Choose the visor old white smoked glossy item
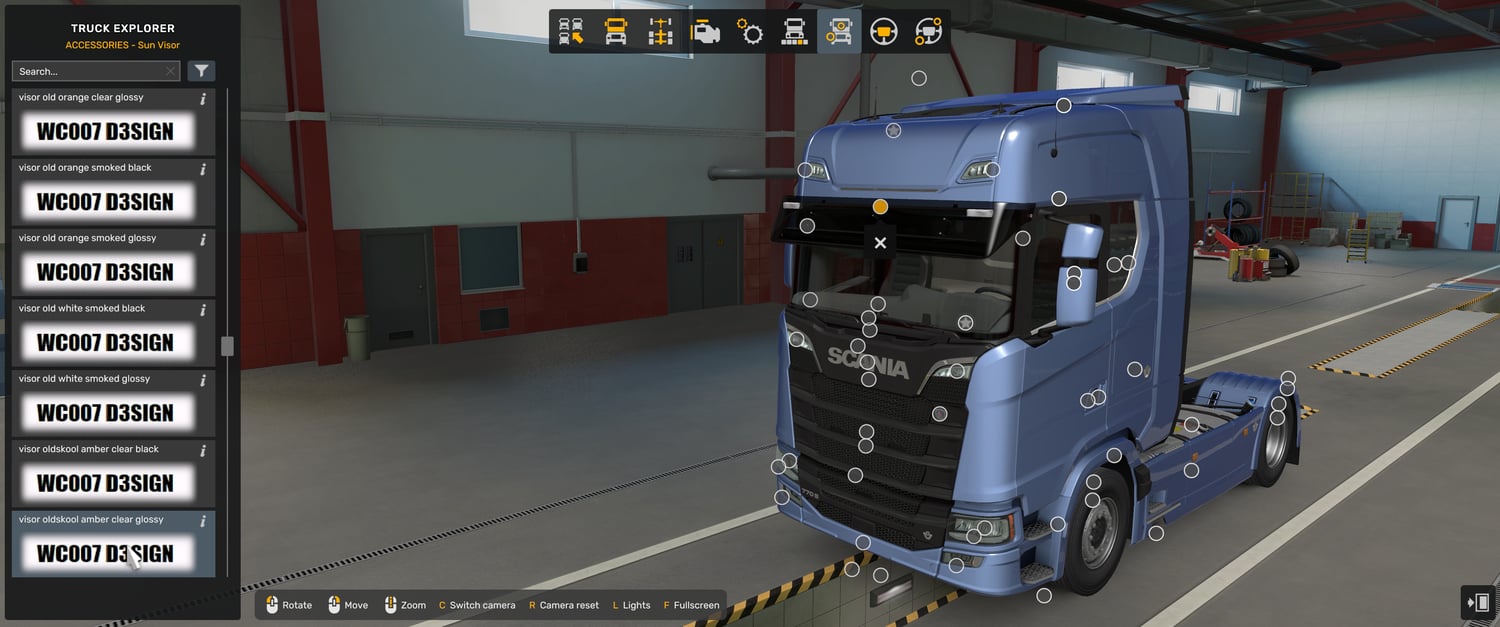The width and height of the screenshot is (1500, 627). click(105, 412)
